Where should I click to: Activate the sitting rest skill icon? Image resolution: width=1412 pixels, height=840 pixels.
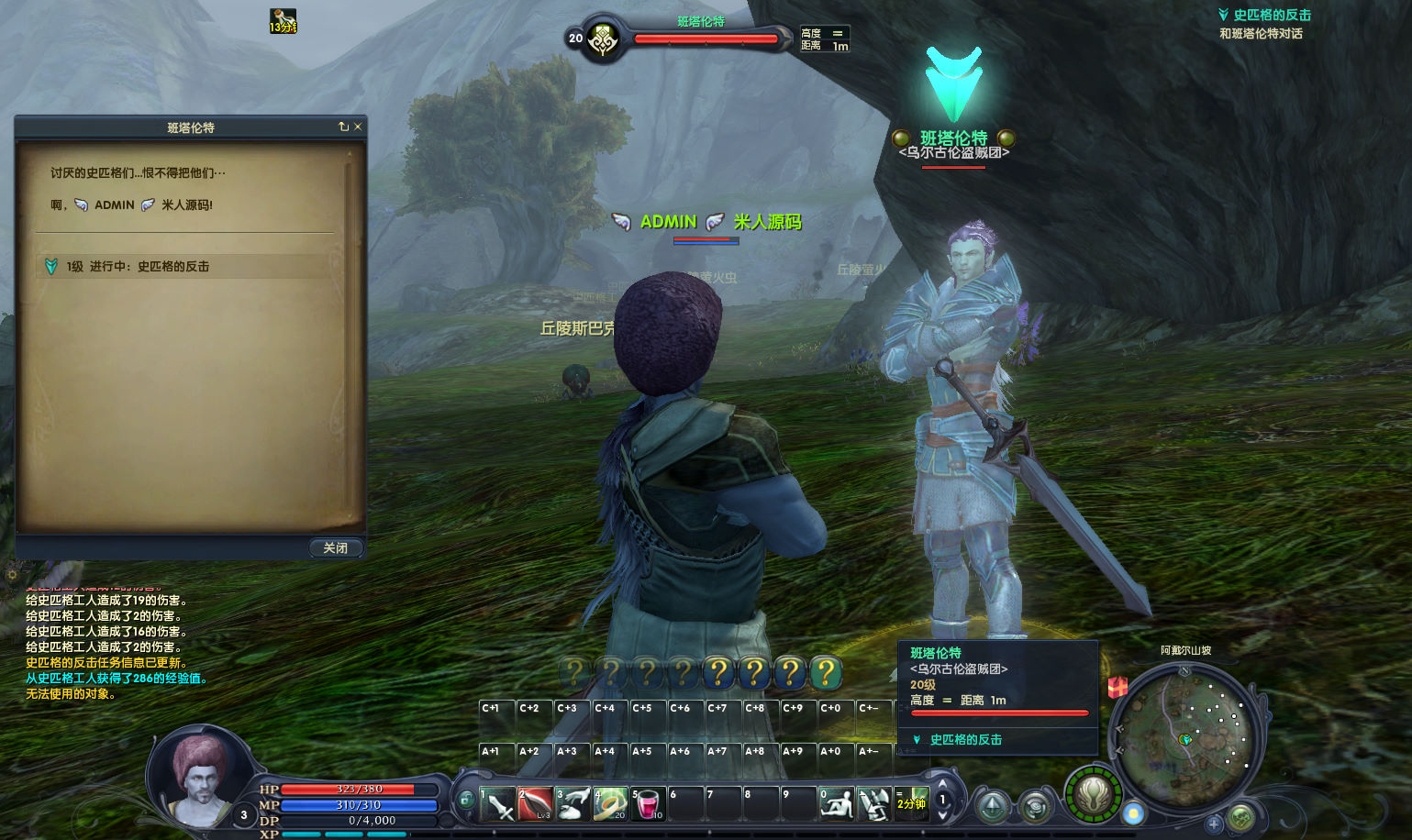coord(837,804)
